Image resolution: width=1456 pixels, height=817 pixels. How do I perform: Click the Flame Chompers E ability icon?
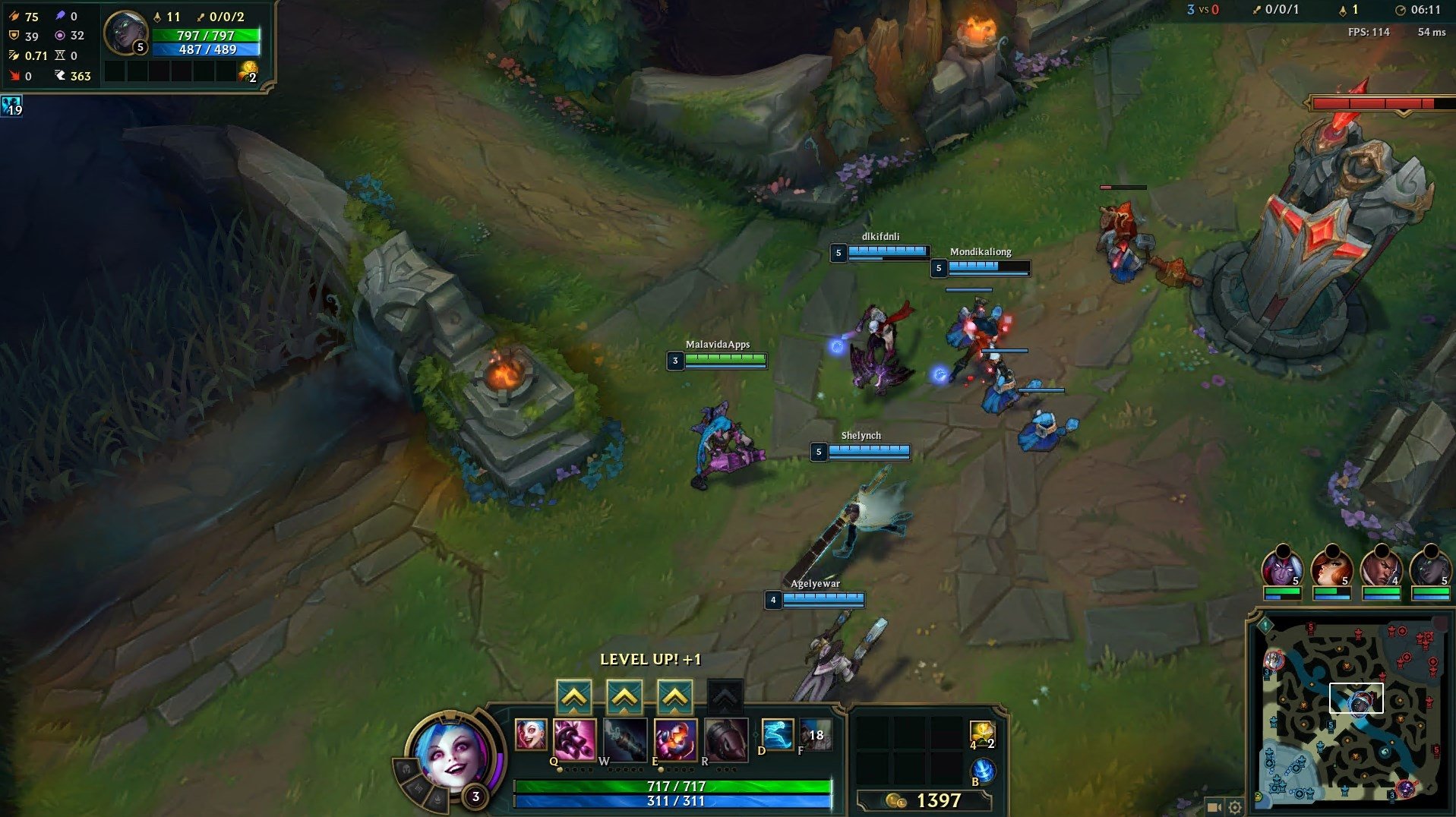tap(676, 740)
